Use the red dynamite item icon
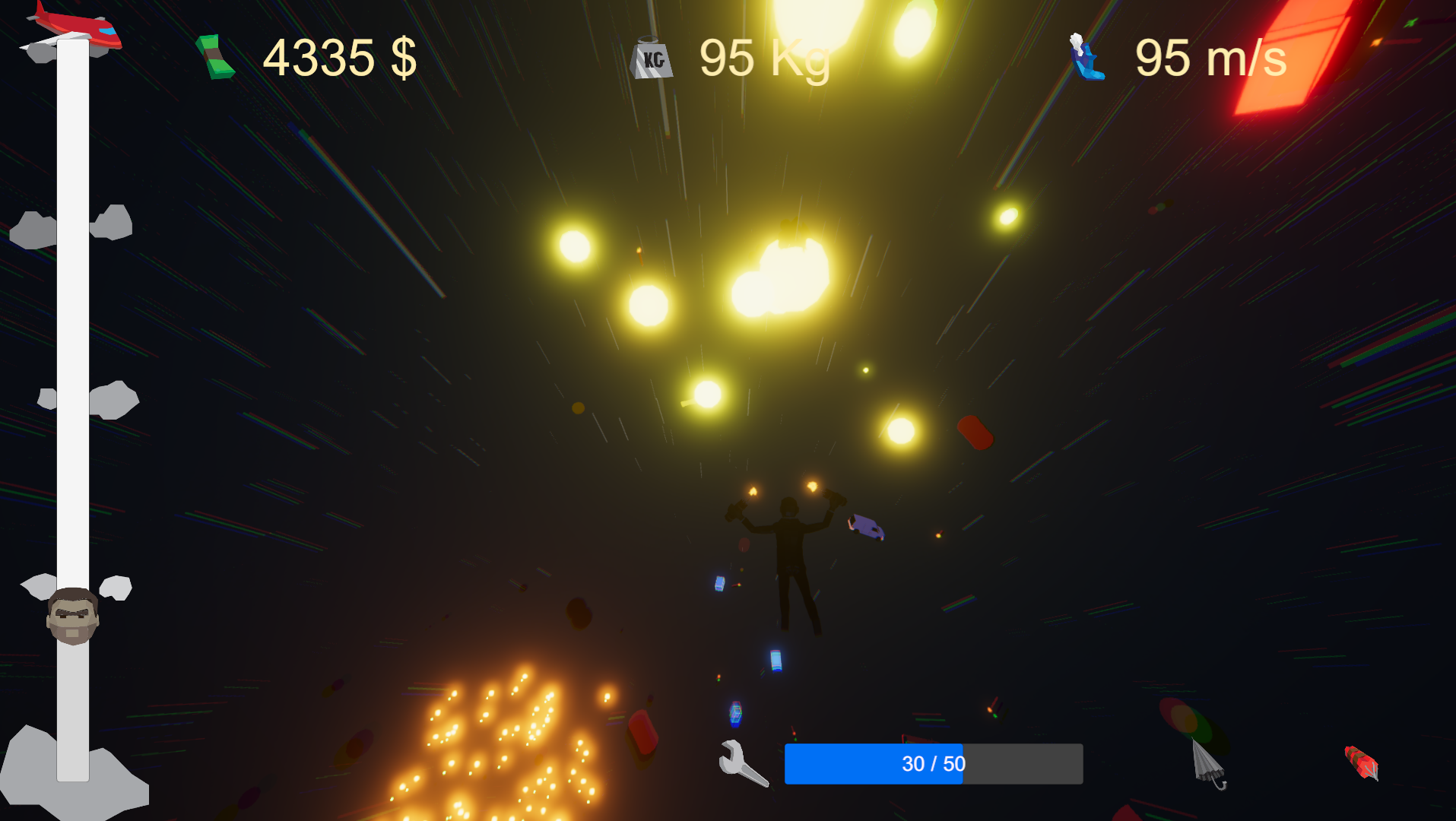 tap(1361, 762)
